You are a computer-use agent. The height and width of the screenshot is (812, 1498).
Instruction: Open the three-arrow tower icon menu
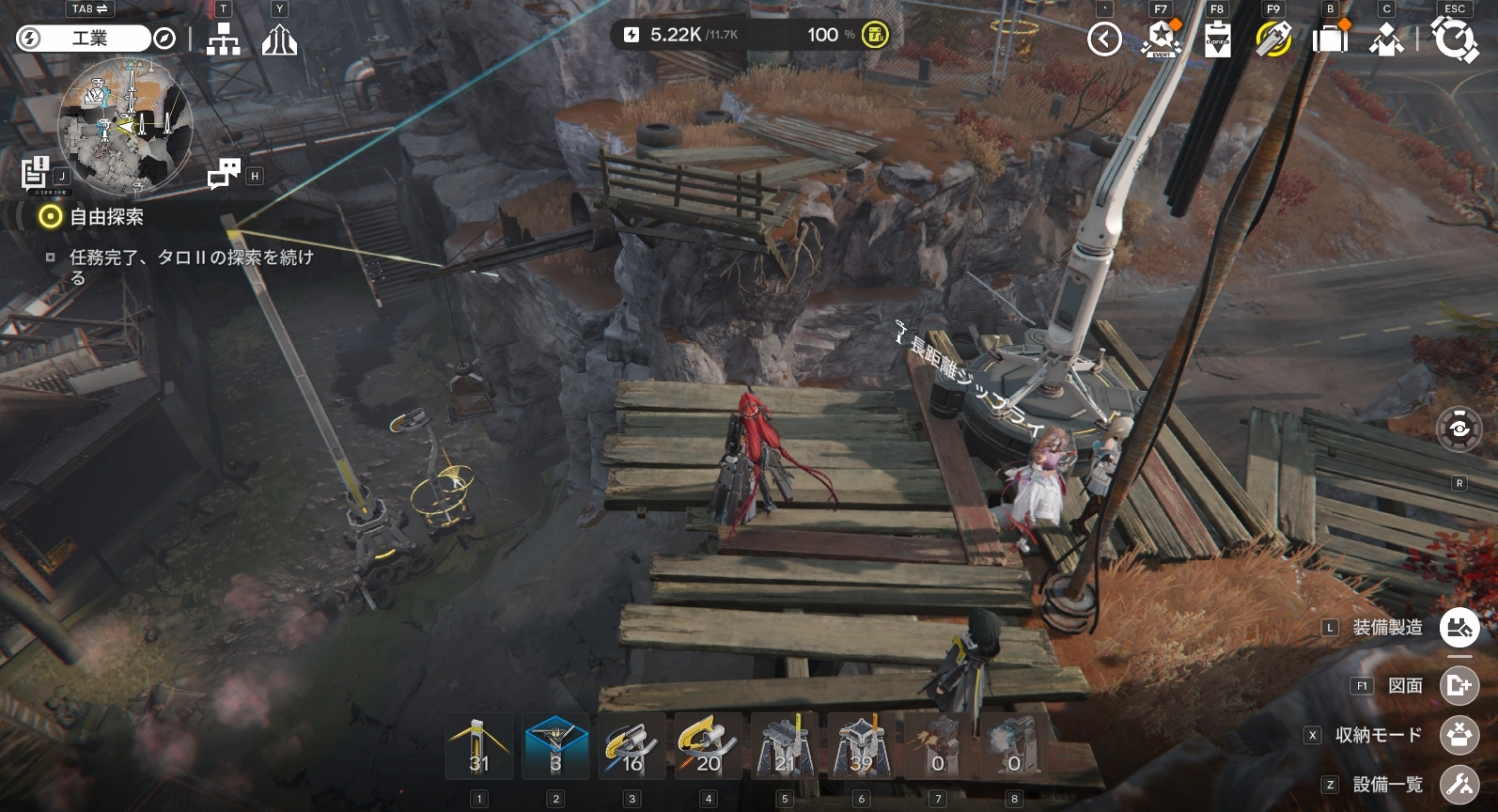pyautogui.click(x=279, y=39)
